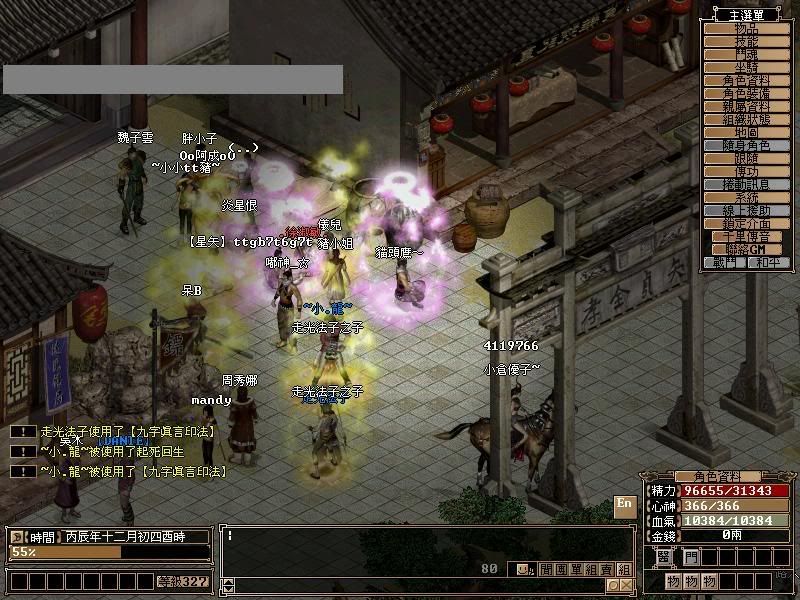This screenshot has height=600, width=800.
Task: Select the 醫 quick slot
Action: click(x=665, y=557)
